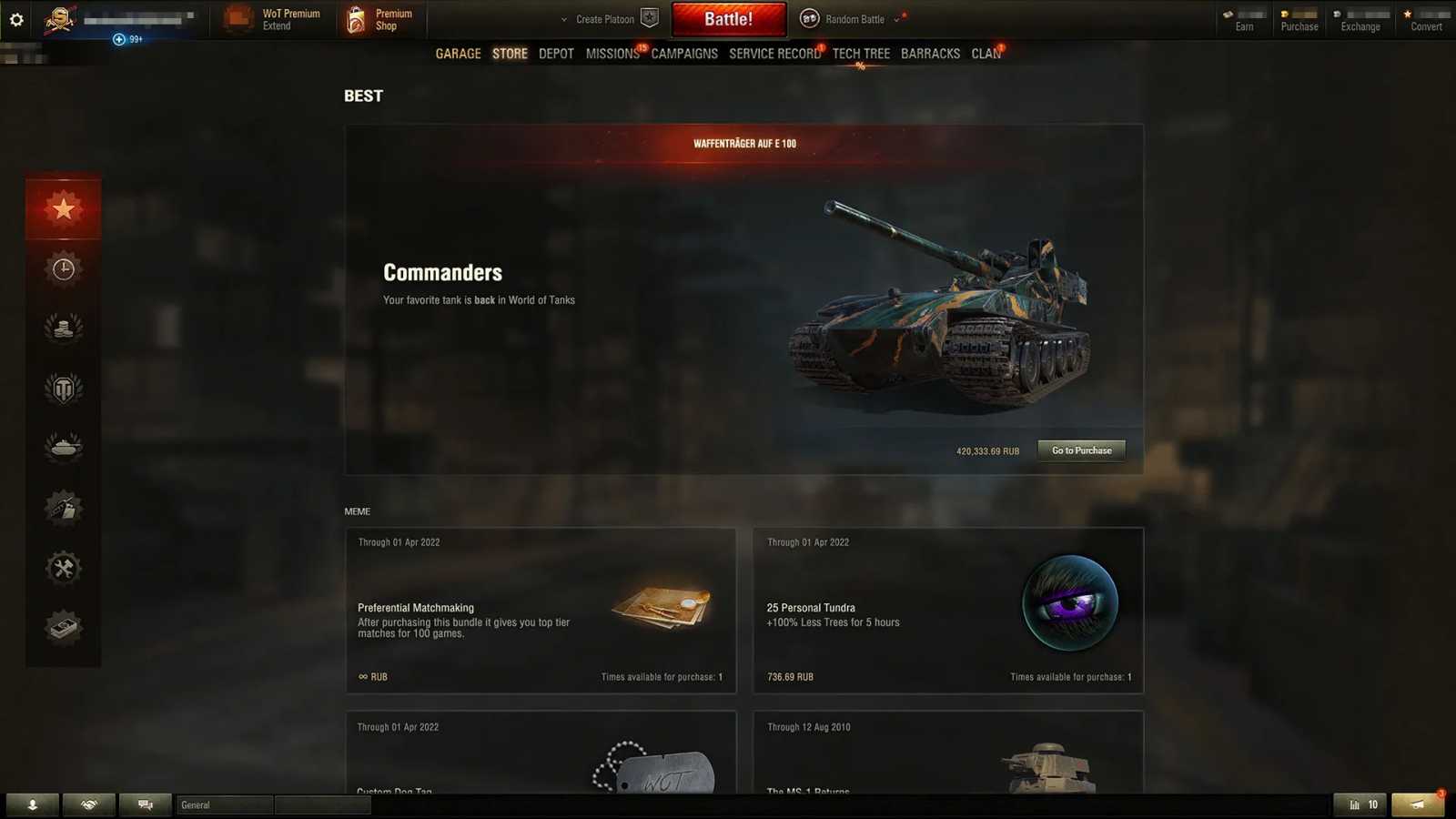Viewport: 1456px width, 819px height.
Task: Click the World of Tanks emblem category icon
Action: 63,388
